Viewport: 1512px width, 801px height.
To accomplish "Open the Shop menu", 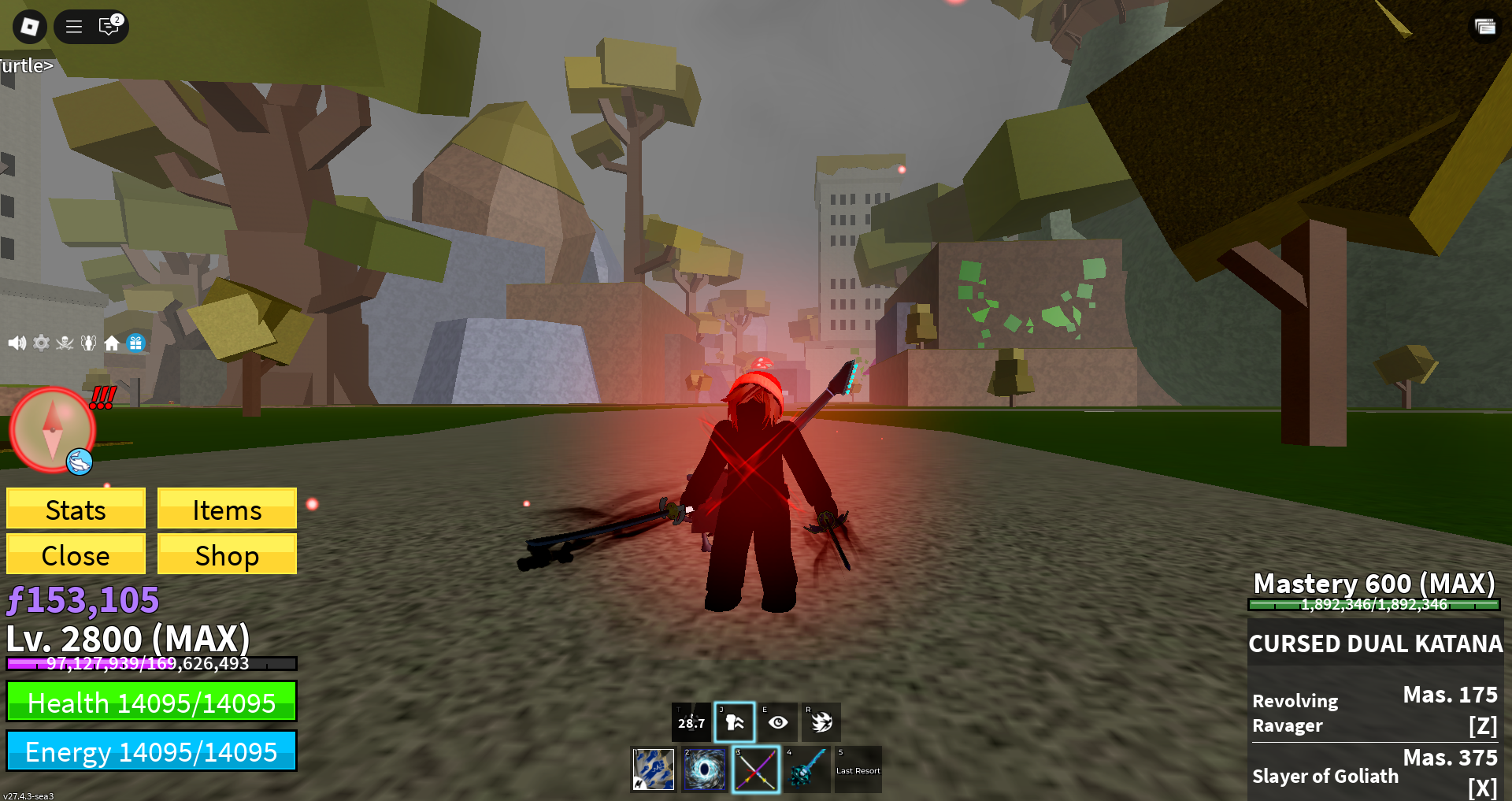I will click(x=227, y=555).
